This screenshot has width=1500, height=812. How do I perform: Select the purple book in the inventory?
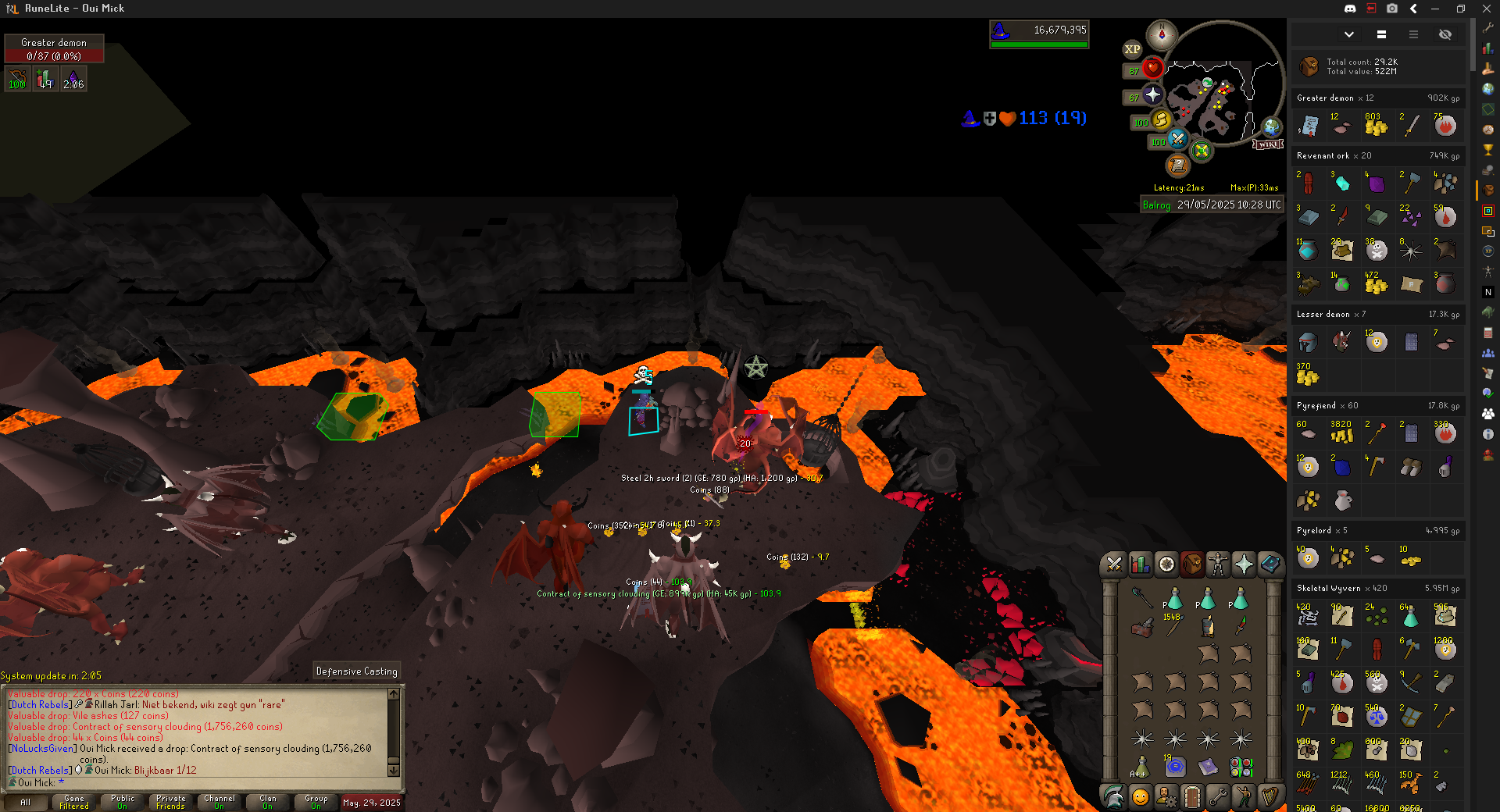[x=1208, y=767]
